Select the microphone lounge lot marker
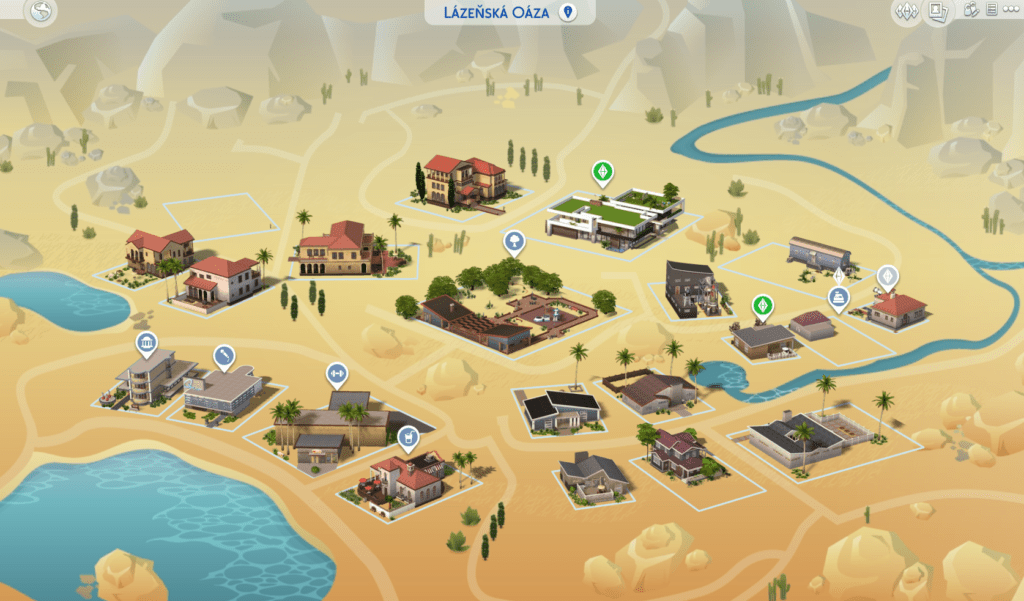 coord(224,355)
